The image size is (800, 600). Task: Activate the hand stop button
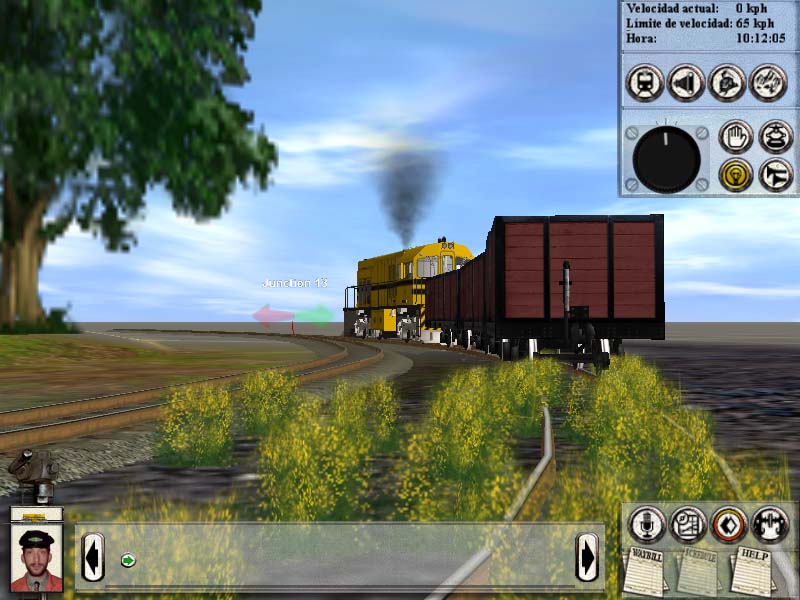pyautogui.click(x=735, y=137)
